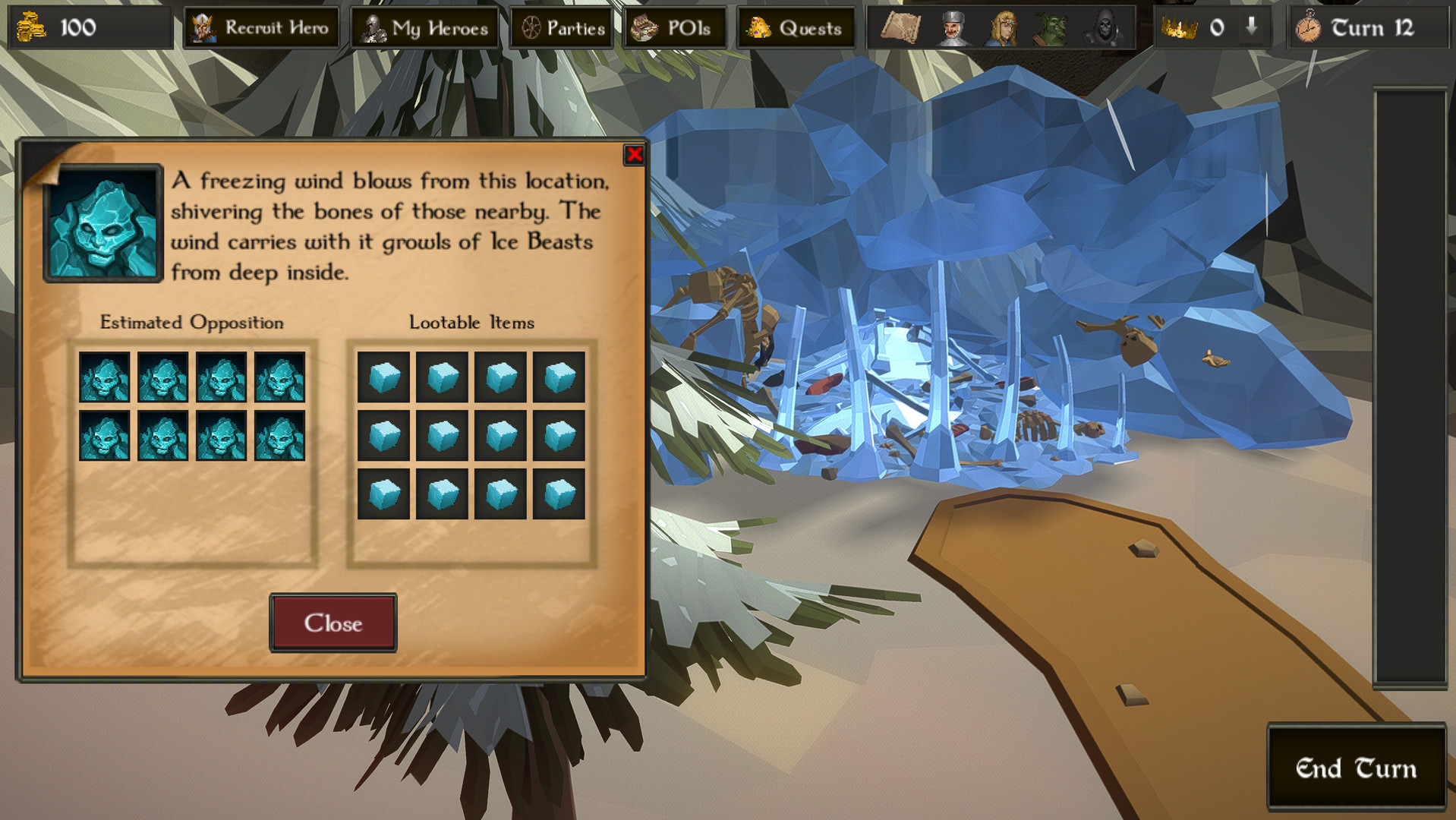The image size is (1456, 820).
Task: Click the pocket watch turn counter icon
Action: point(1309,27)
